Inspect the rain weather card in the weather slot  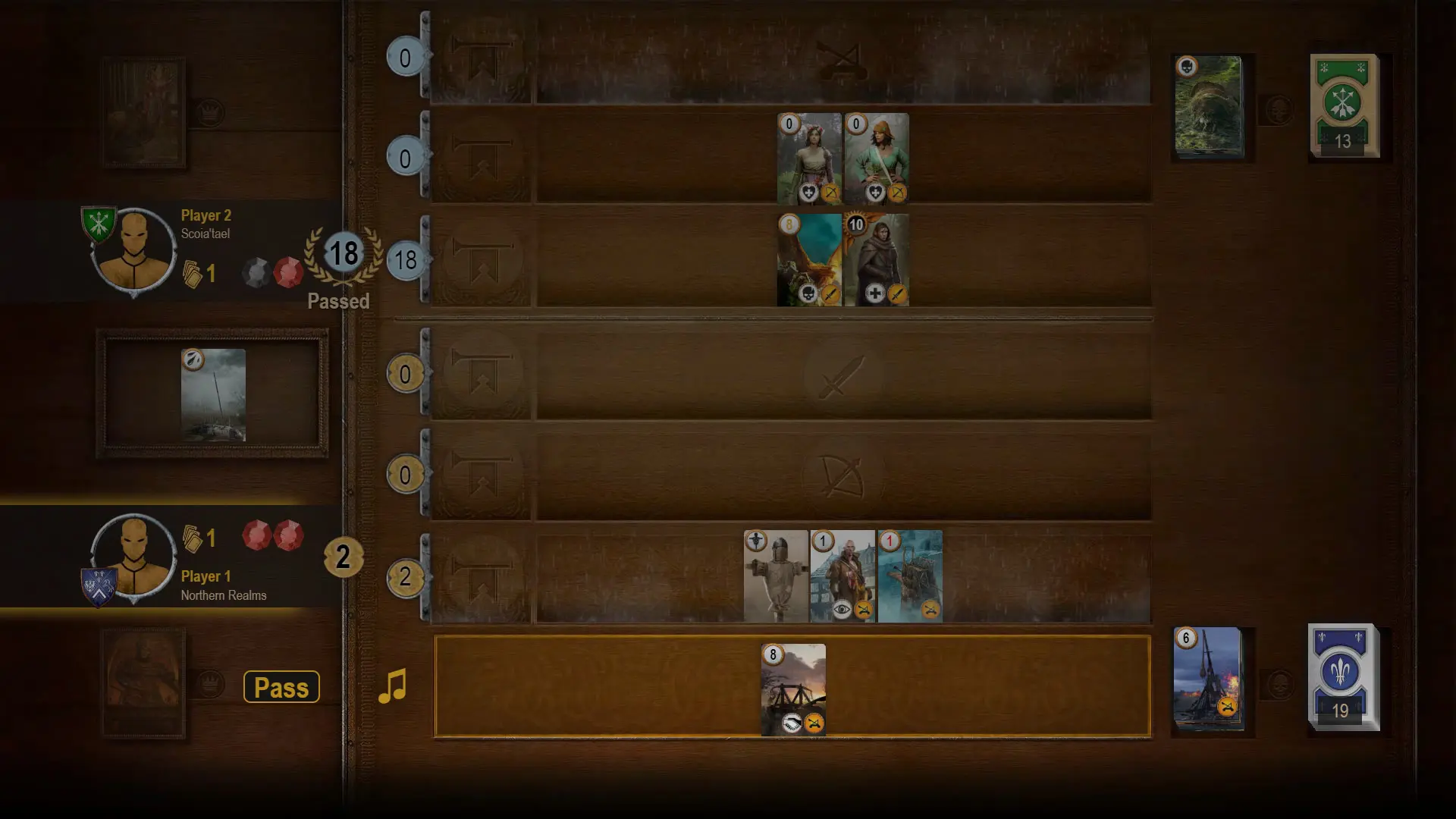213,394
